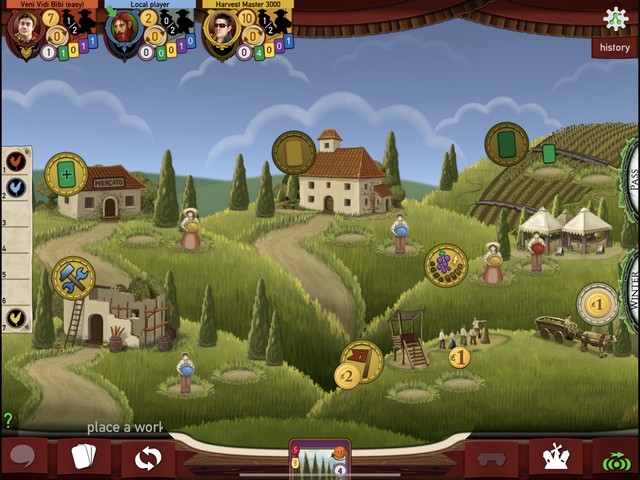This screenshot has width=640, height=480.
Task: Choose the yellow summer visitor card action
Action: coord(294,153)
